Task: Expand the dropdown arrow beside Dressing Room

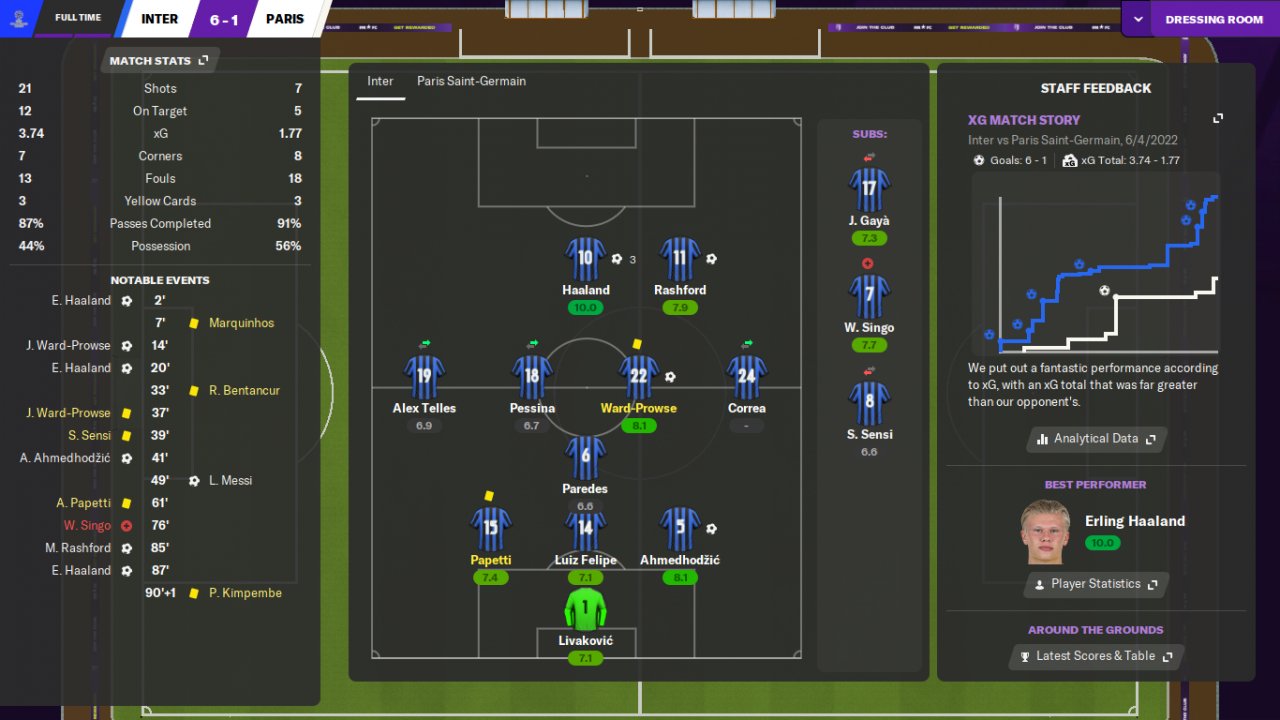Action: 1137,19
